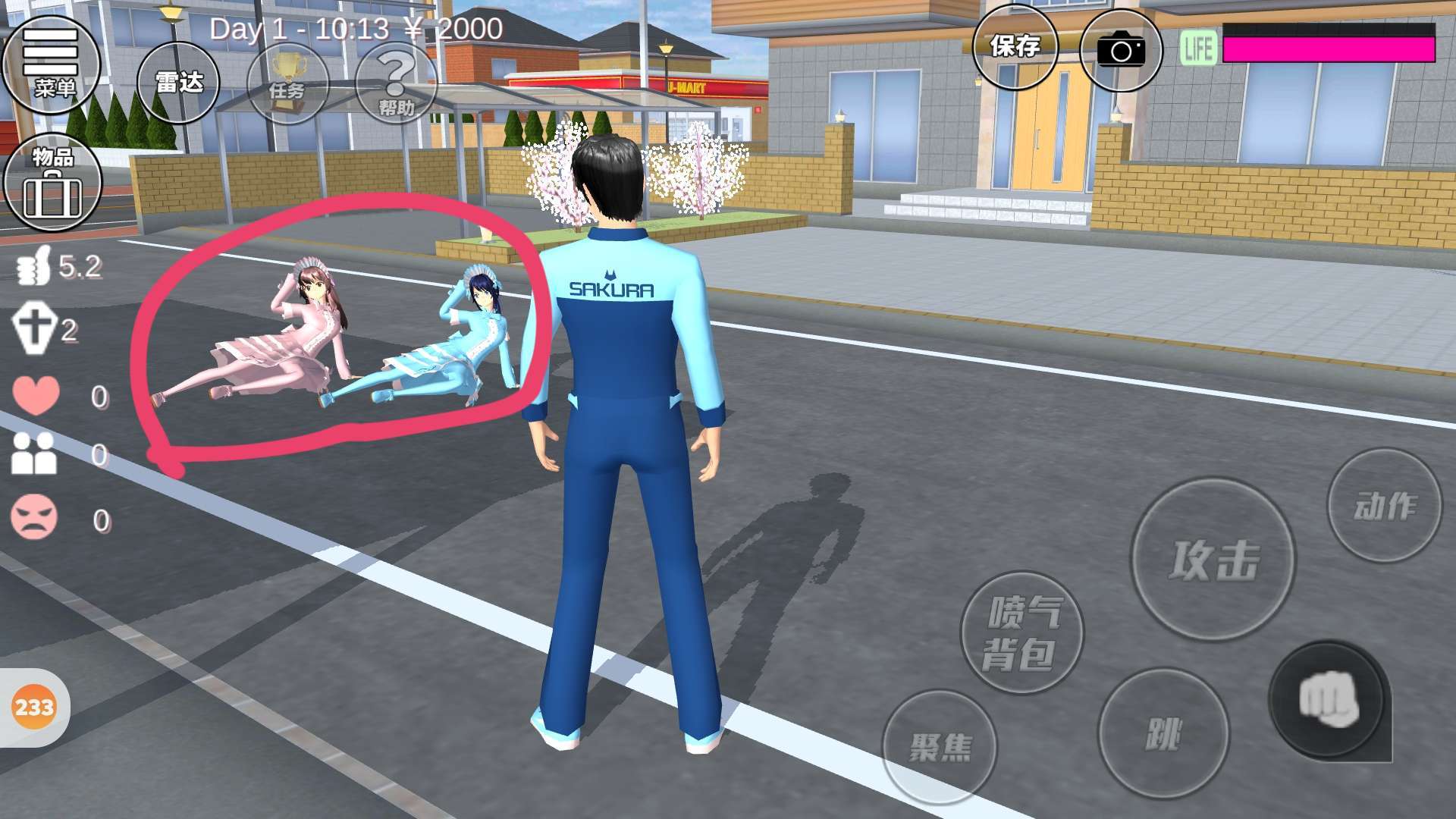Tap the 聚焦 focus button
Screen dimensions: 1456x819
[939, 747]
